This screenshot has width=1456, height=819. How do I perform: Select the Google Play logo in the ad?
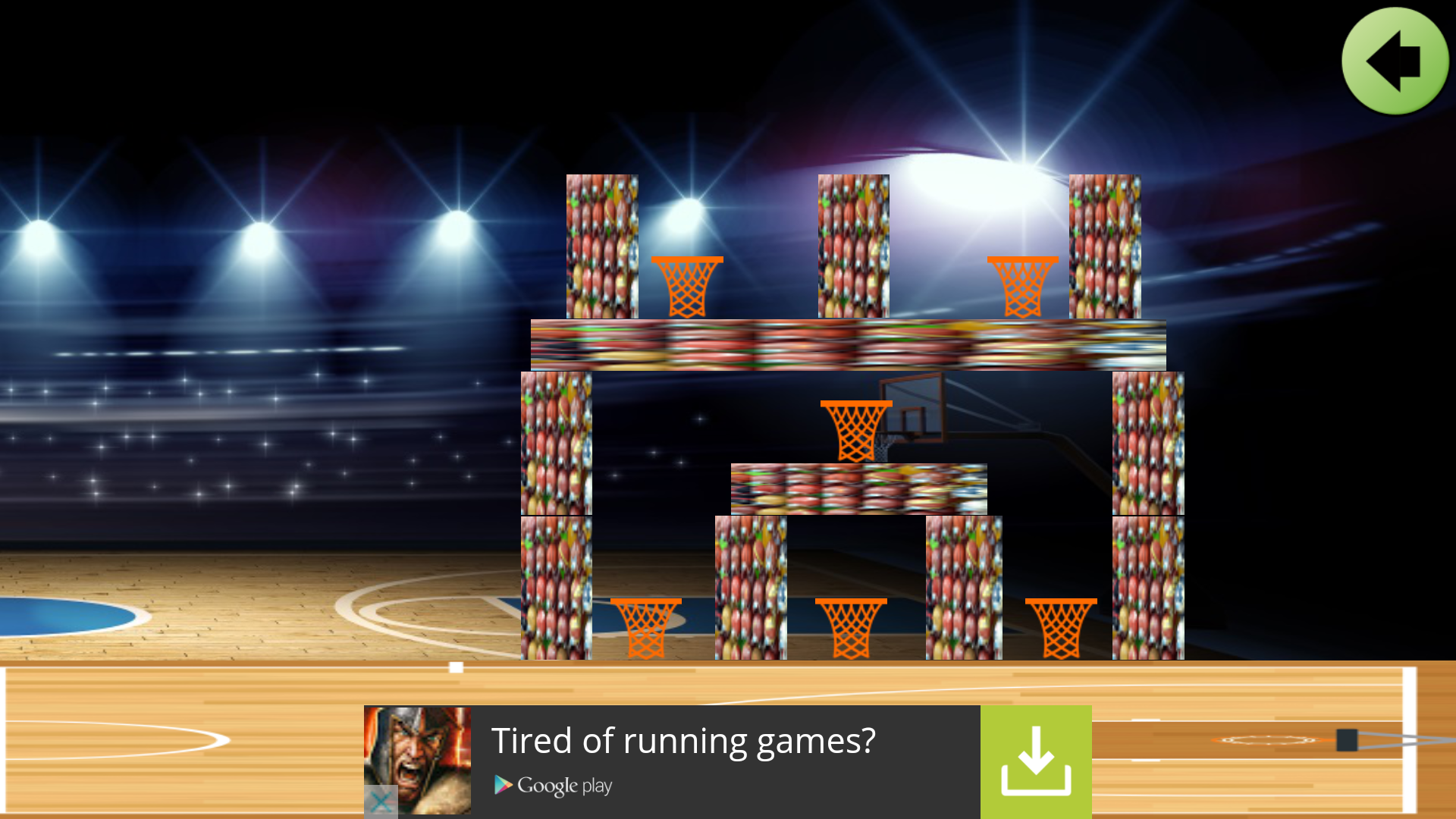[x=552, y=786]
